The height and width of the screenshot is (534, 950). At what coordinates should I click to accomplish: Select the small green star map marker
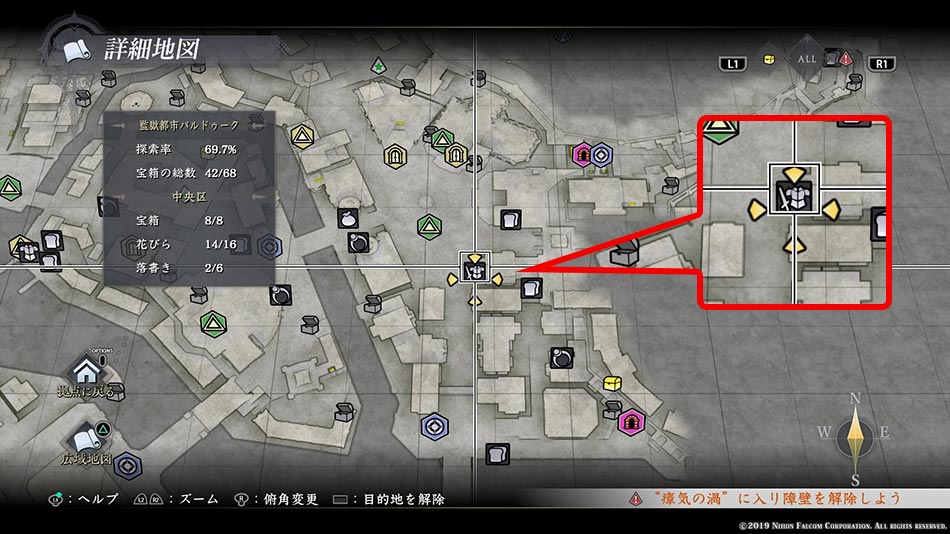[378, 67]
